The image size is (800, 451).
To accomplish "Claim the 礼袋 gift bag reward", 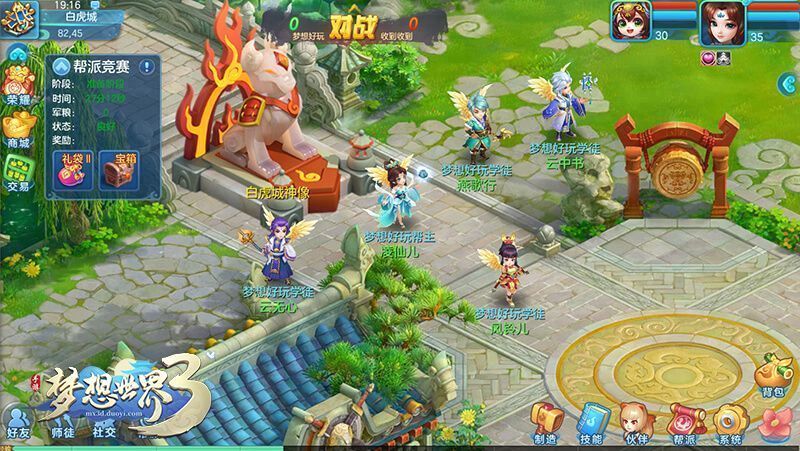I will (74, 169).
